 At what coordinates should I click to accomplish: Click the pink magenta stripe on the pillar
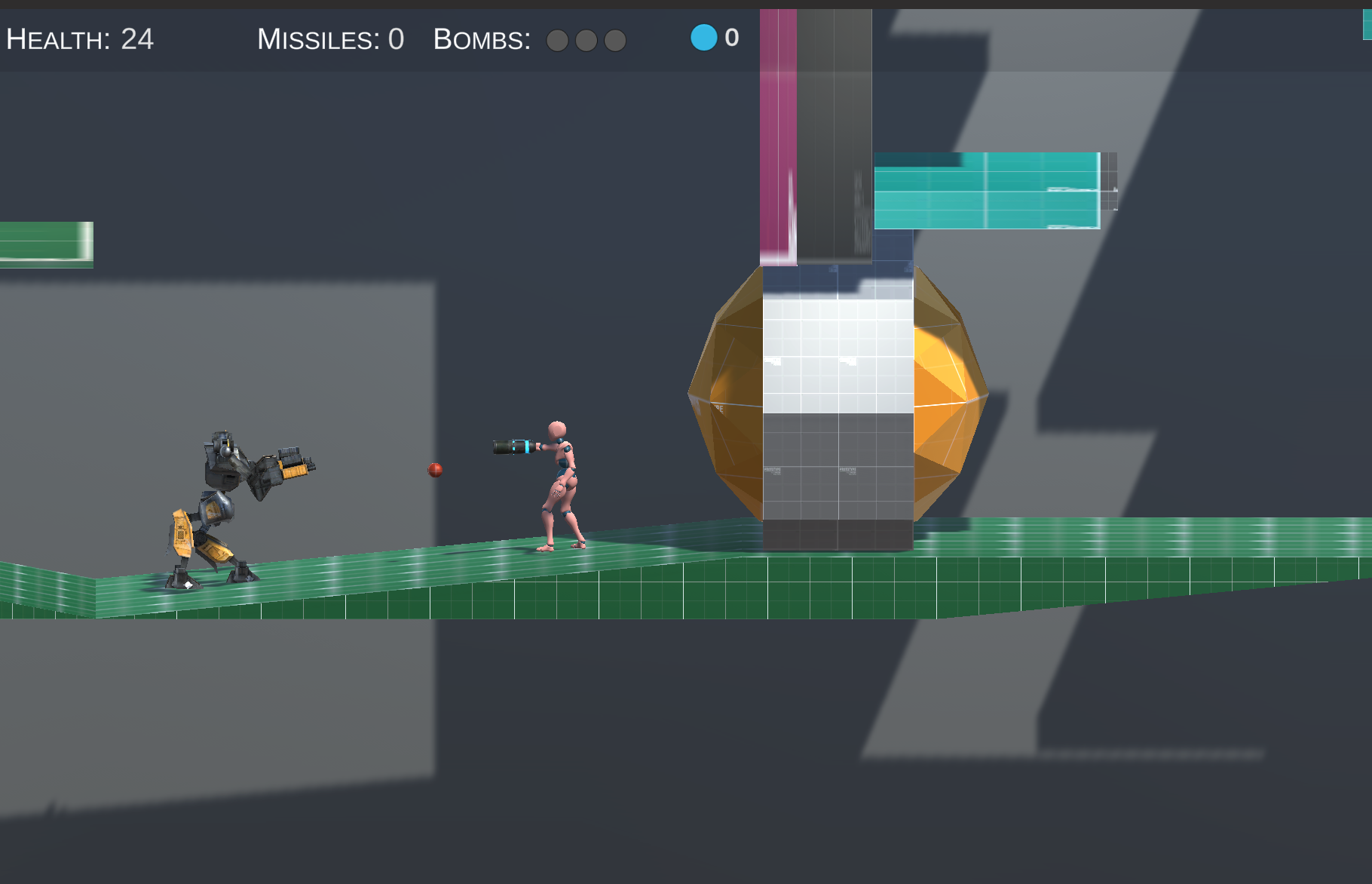(778, 136)
